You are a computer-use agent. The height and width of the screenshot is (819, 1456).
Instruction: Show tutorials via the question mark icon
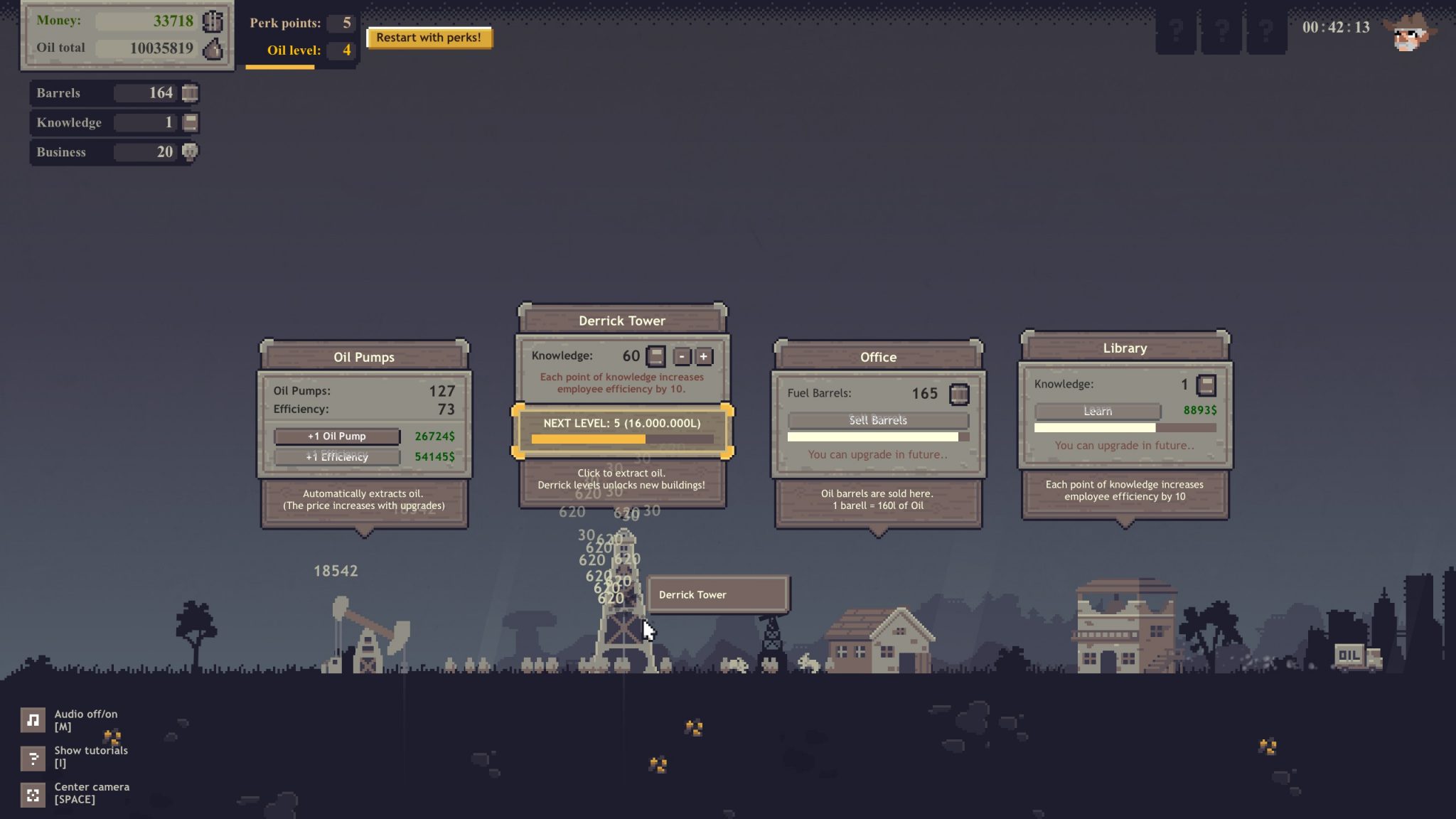(x=33, y=758)
